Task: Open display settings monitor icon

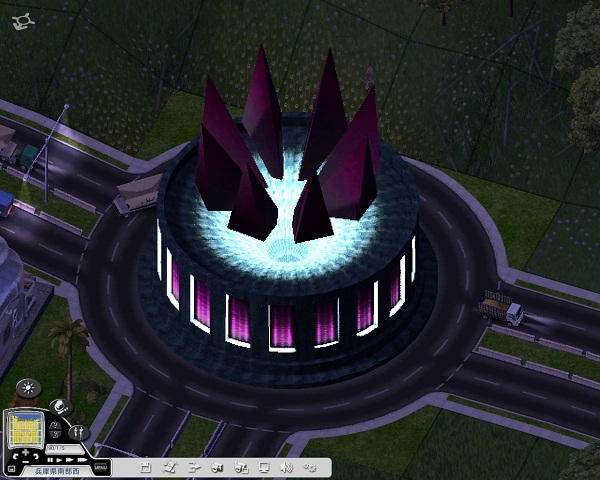Action: pos(263,466)
